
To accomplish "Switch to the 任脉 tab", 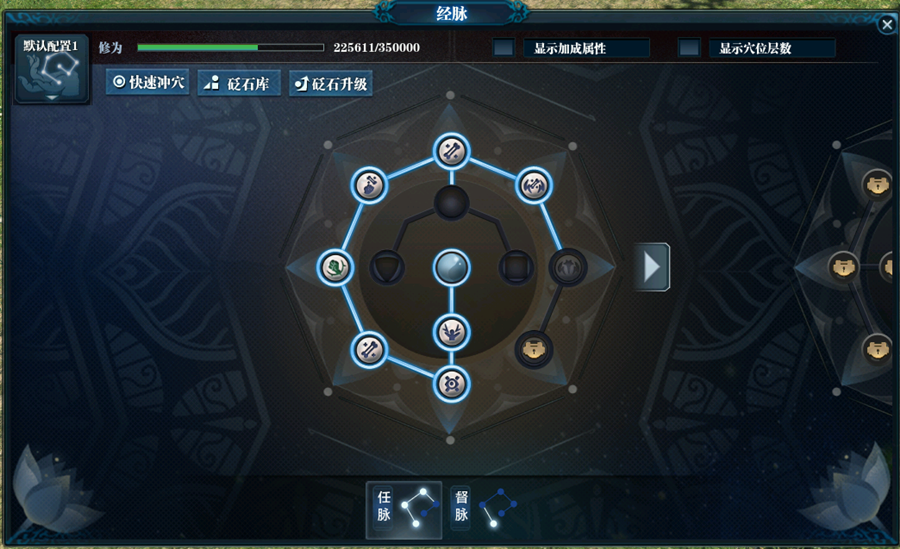I will (404, 510).
